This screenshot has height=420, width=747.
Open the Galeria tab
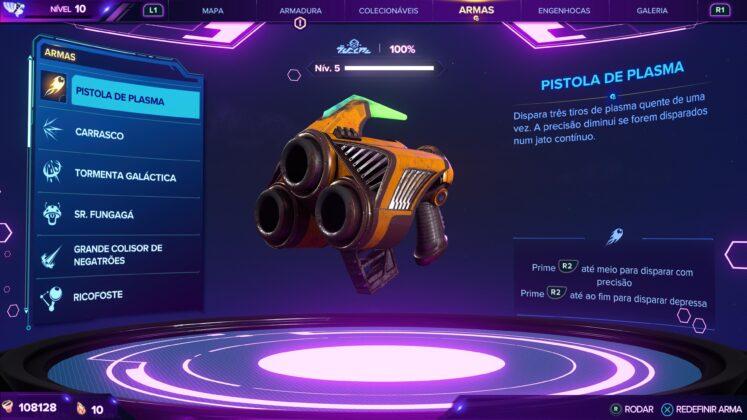pos(652,10)
